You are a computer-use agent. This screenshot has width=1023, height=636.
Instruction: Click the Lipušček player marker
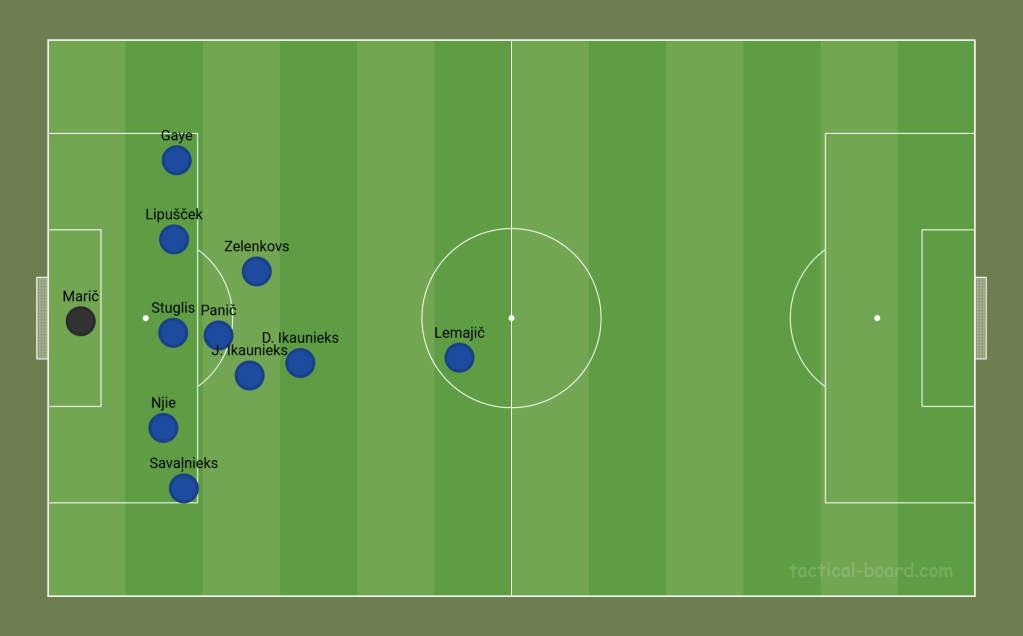pyautogui.click(x=174, y=239)
